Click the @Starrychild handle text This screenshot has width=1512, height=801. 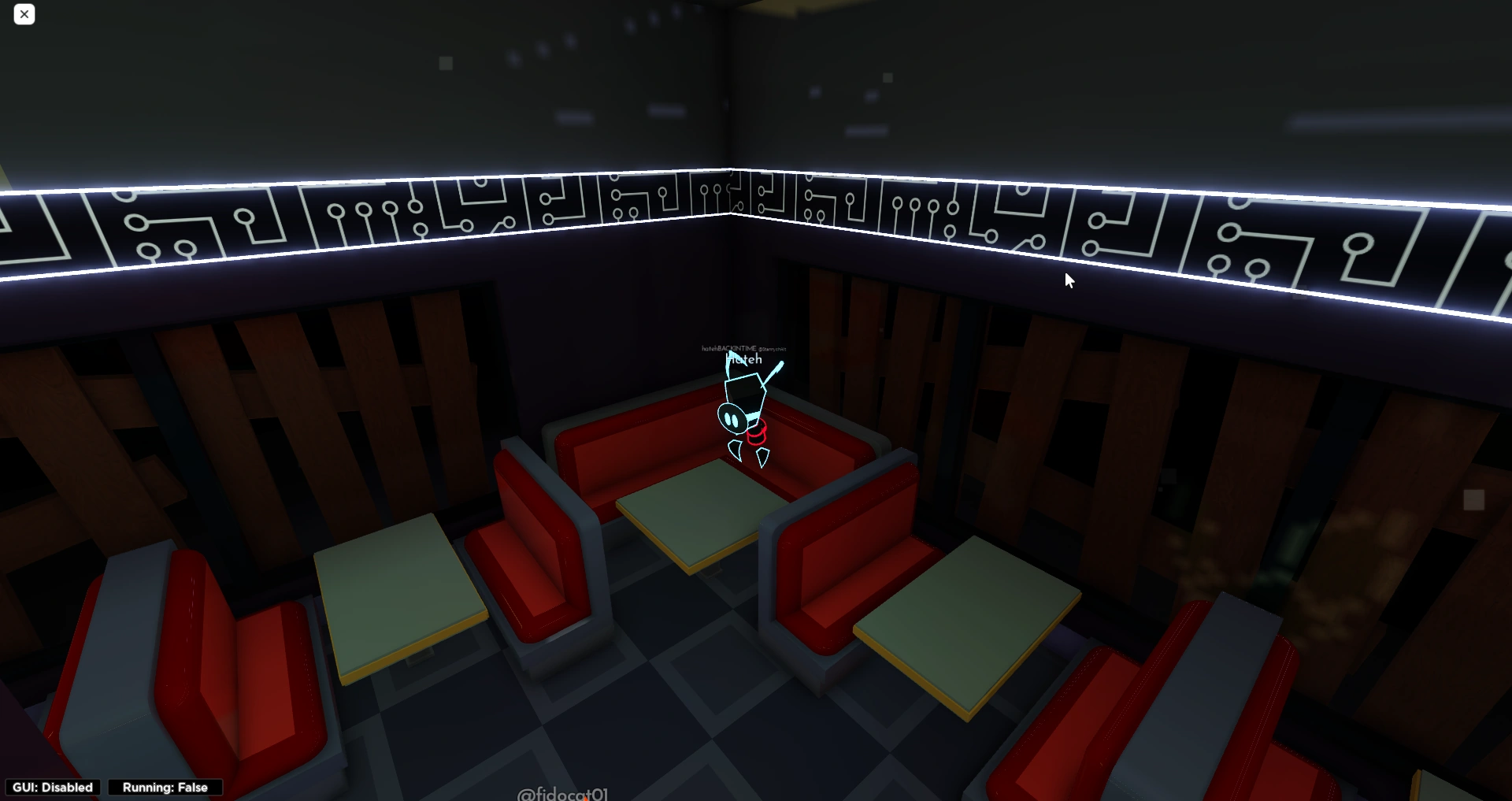772,349
